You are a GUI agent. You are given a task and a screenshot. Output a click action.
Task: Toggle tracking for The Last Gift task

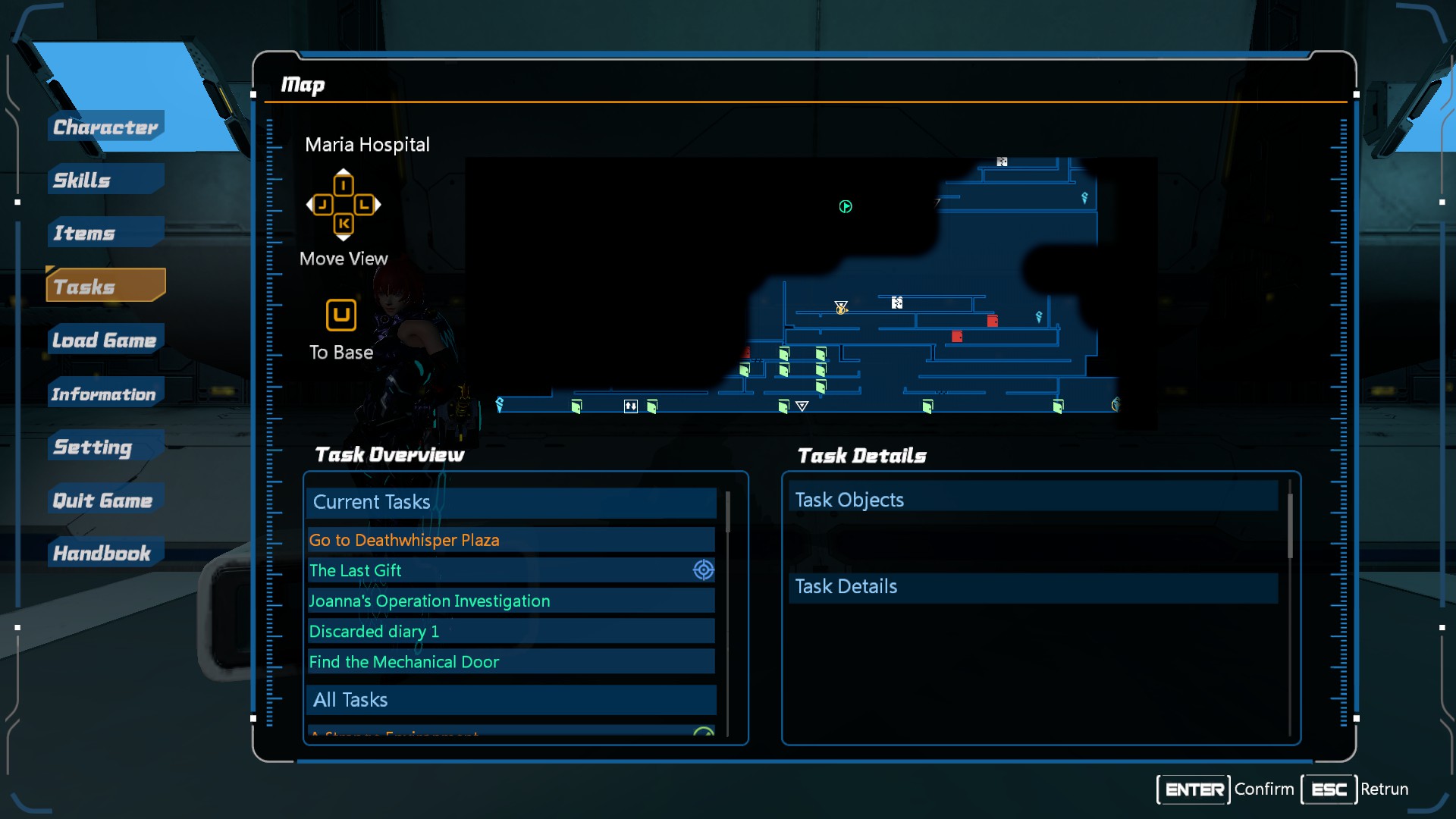[703, 570]
